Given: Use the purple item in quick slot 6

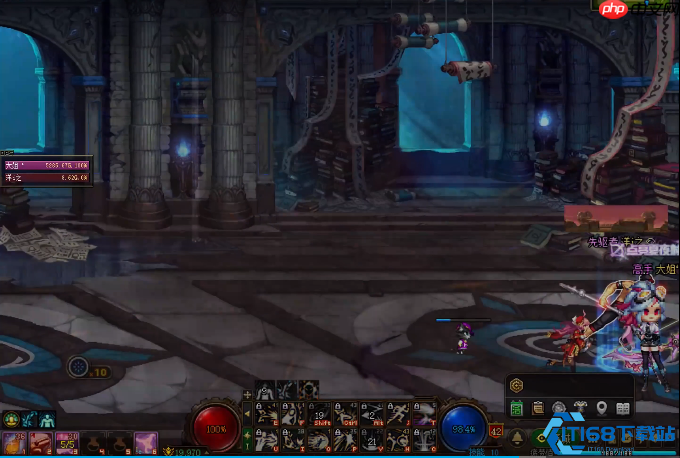Looking at the screenshot, I should coord(145,441).
